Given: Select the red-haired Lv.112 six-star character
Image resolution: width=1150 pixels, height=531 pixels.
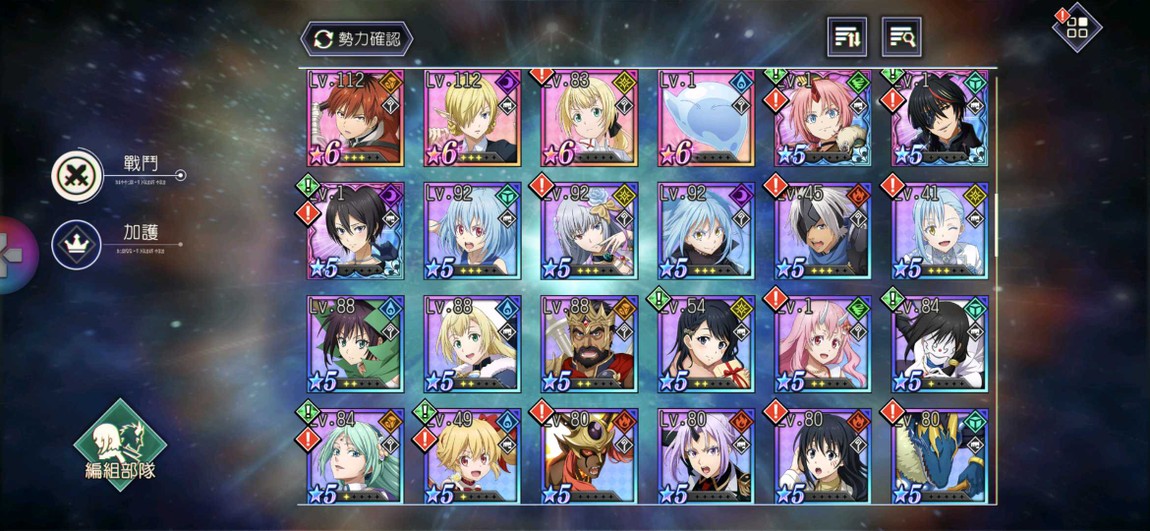Looking at the screenshot, I should tap(355, 118).
